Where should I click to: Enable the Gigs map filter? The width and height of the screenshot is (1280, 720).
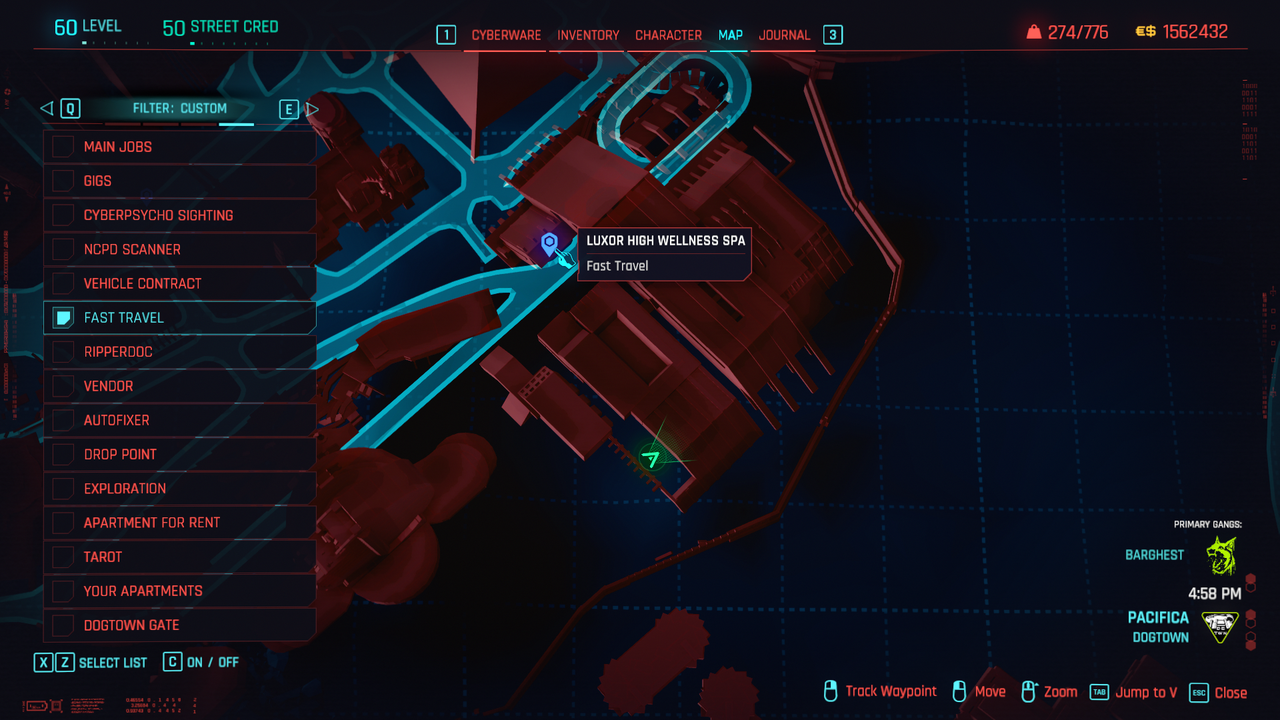pos(180,181)
